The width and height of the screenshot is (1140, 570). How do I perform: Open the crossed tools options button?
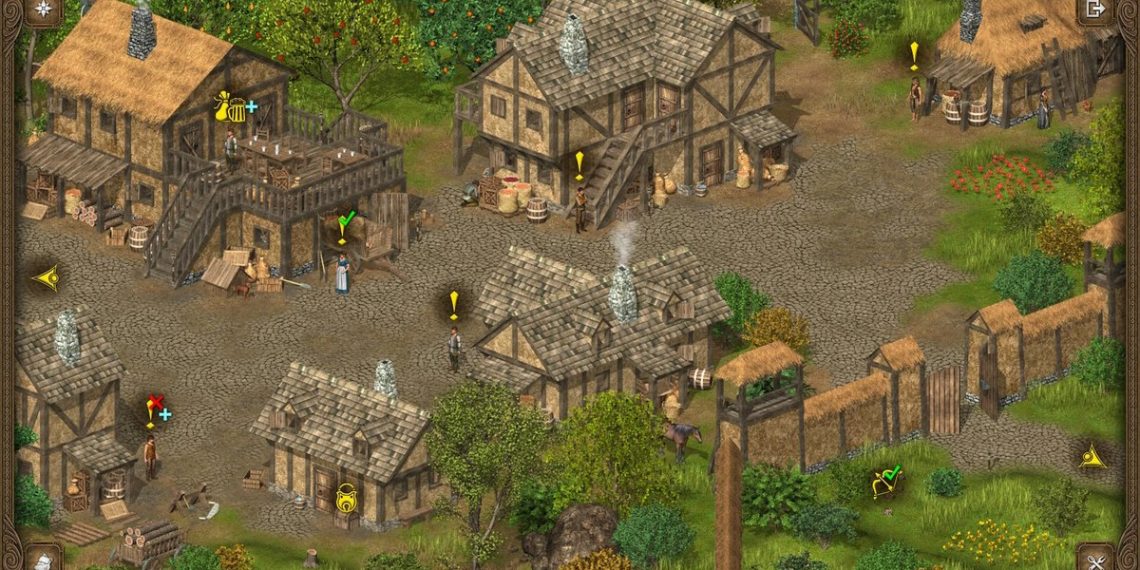(1095, 559)
